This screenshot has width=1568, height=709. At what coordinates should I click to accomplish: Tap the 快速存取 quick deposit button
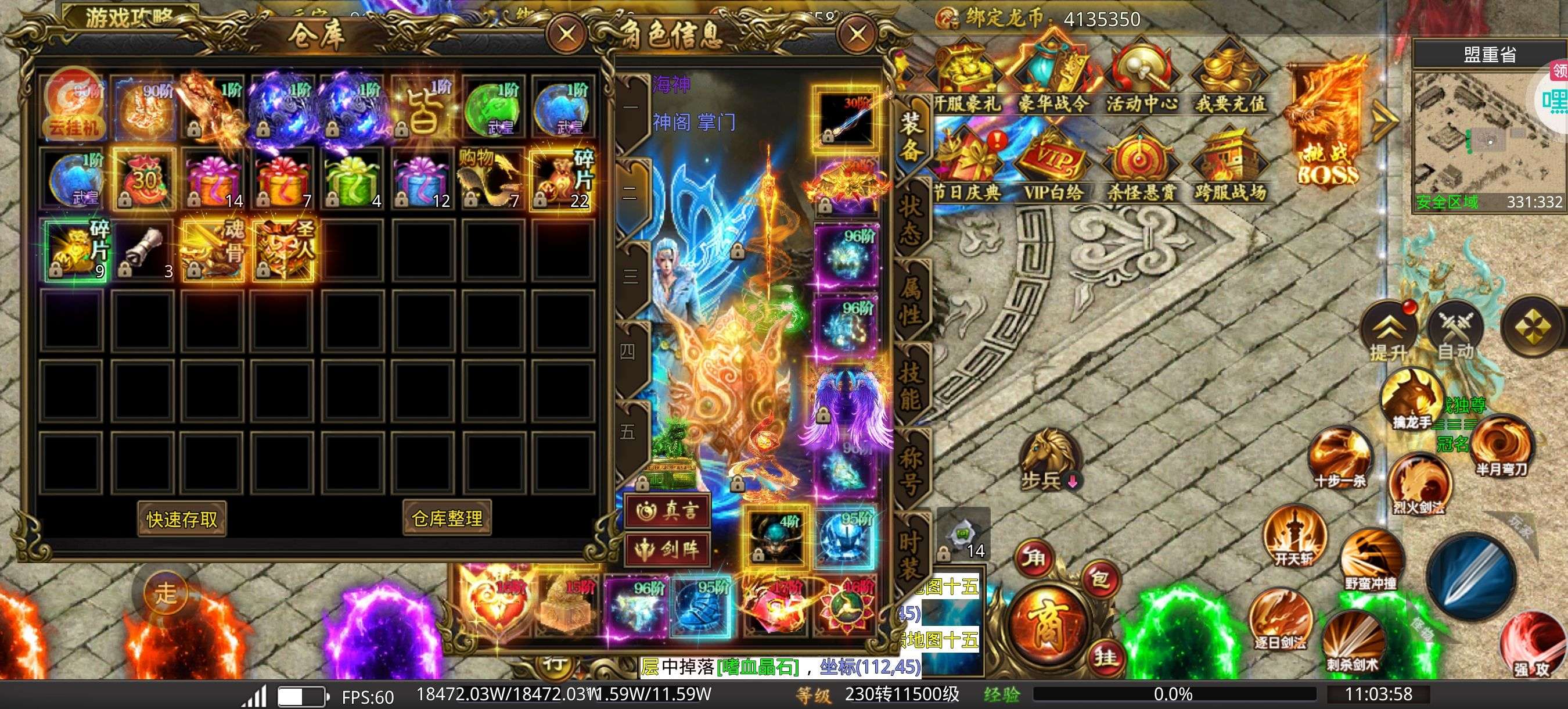point(181,519)
